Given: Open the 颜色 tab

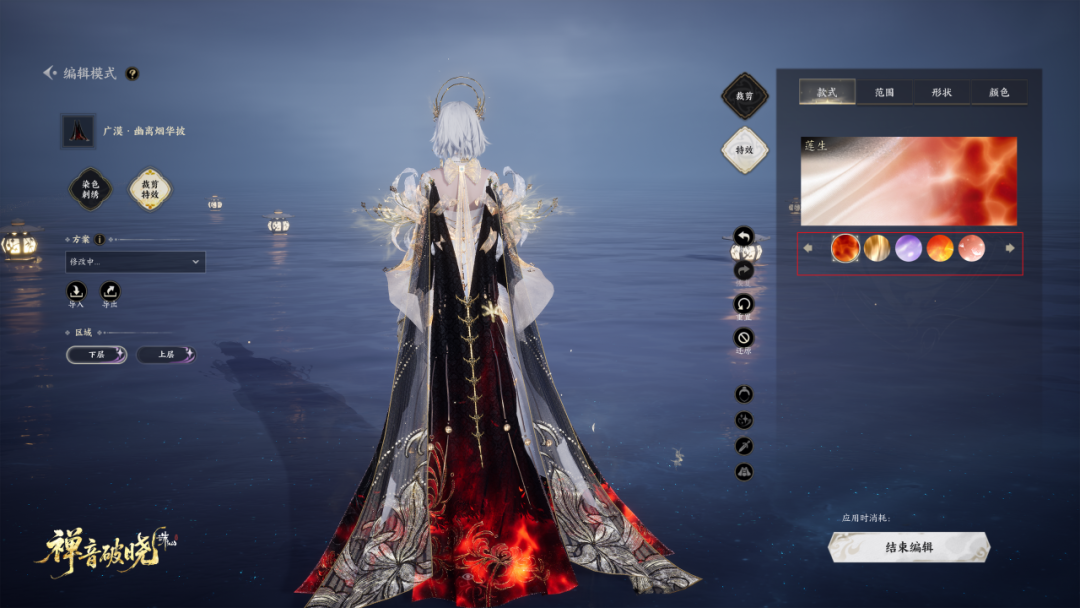Looking at the screenshot, I should click(998, 92).
